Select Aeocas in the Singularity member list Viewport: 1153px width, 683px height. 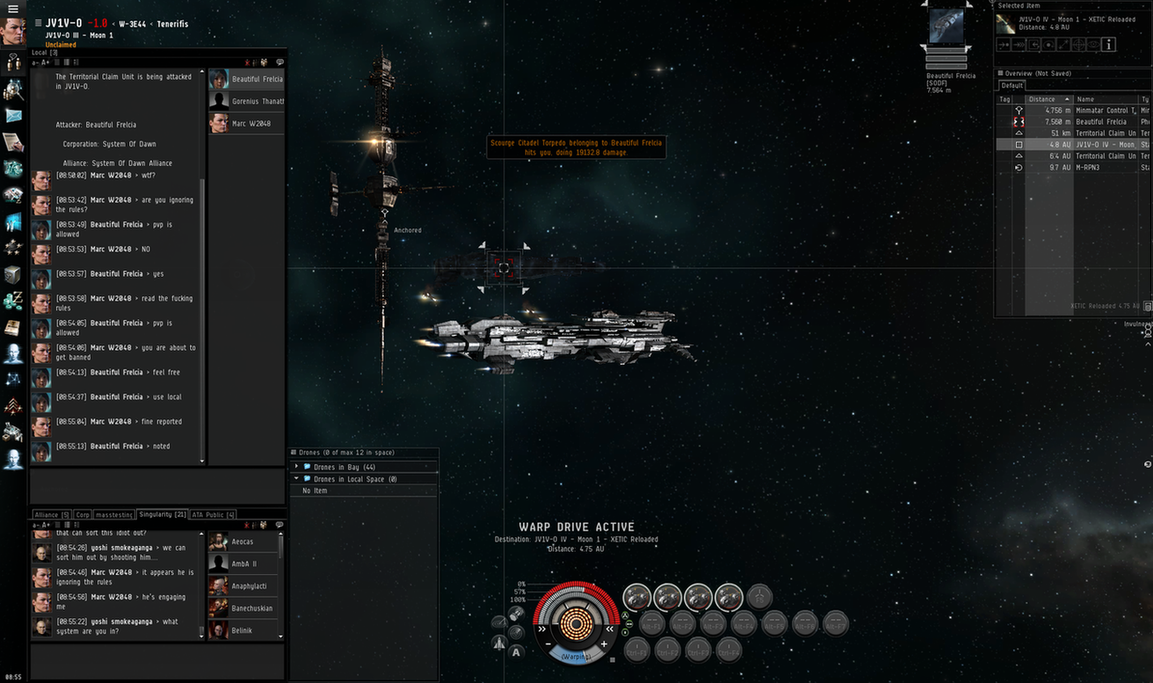(242, 542)
